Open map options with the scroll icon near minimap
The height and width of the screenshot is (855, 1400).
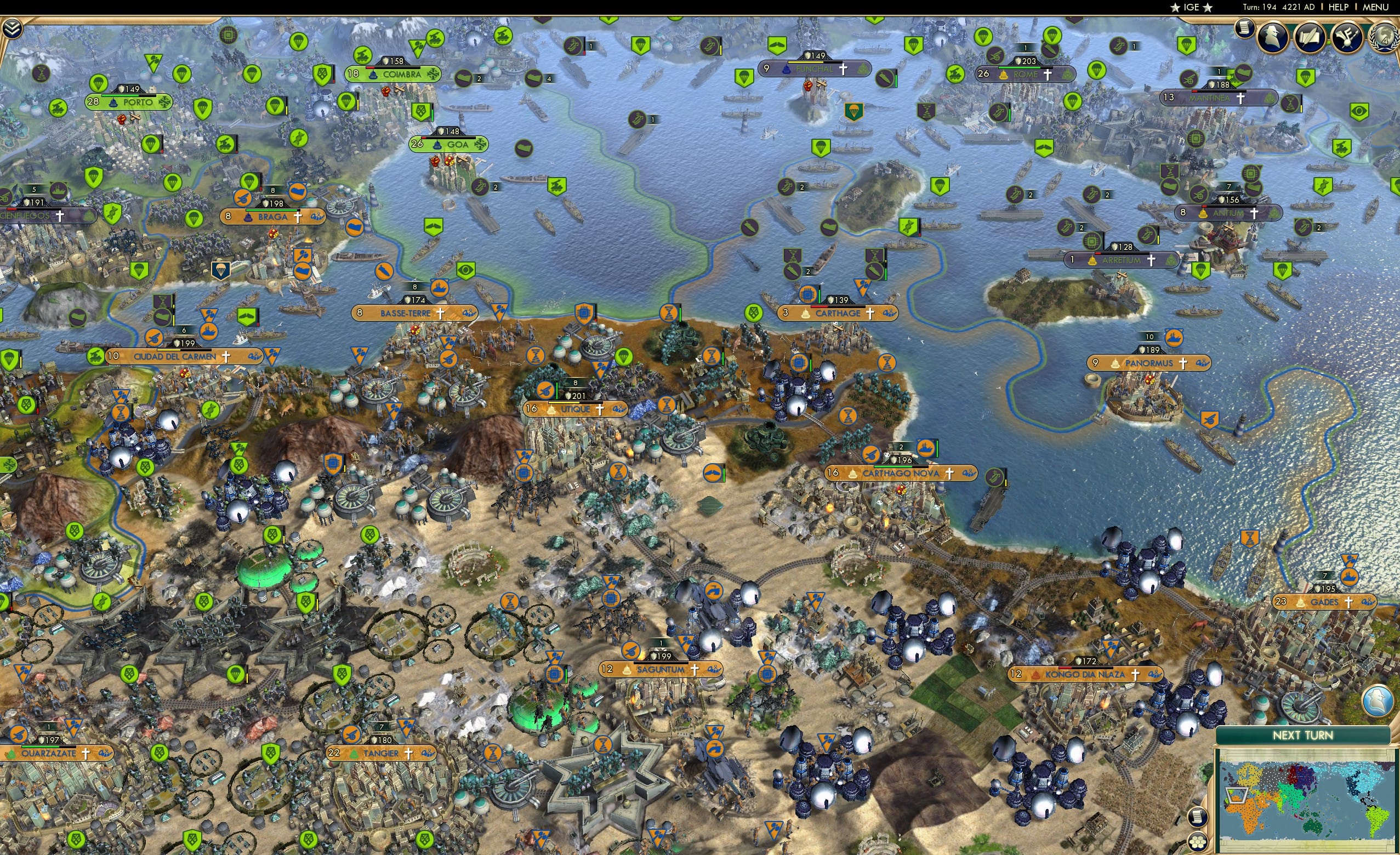tap(1198, 818)
